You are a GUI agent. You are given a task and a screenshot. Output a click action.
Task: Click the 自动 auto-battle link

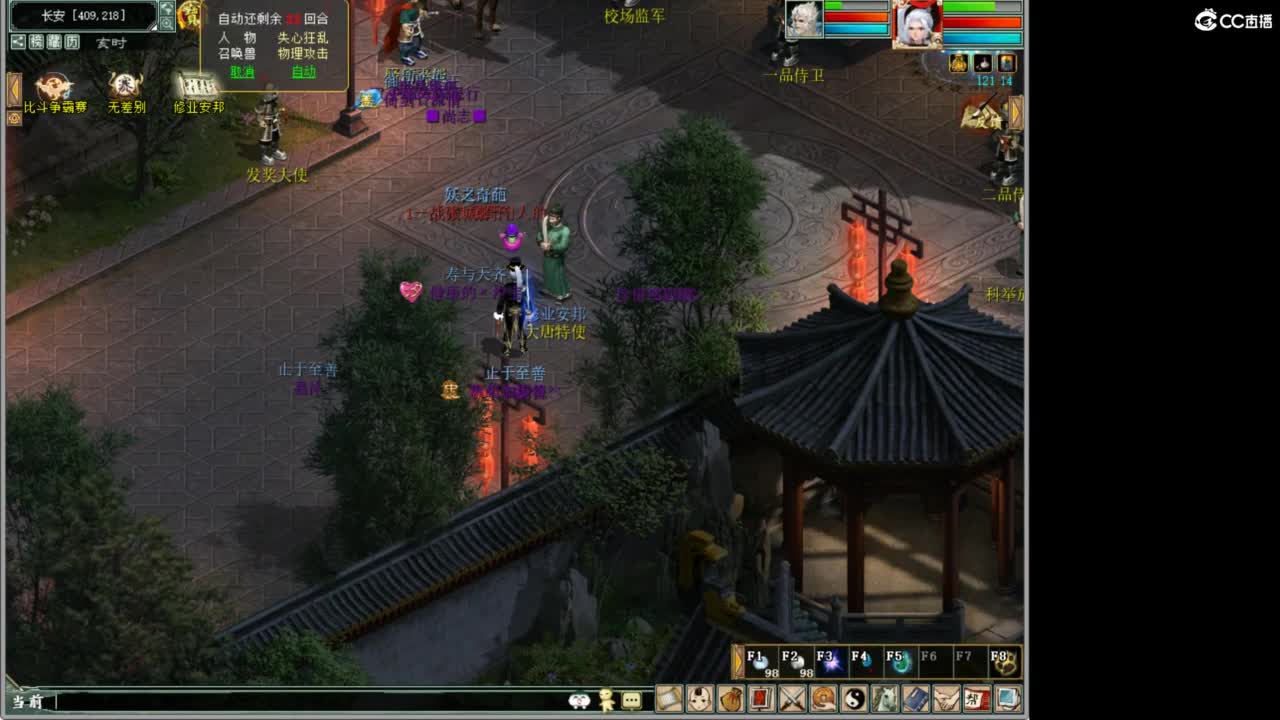coord(305,72)
